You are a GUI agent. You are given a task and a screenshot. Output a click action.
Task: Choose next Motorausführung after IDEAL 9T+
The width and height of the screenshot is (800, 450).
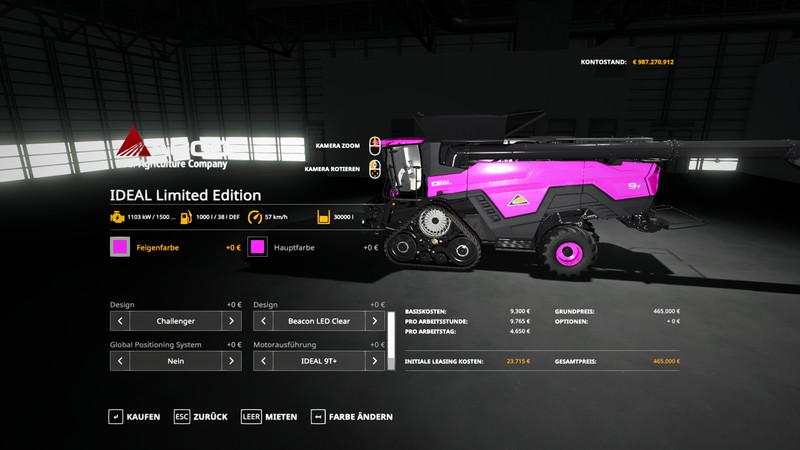click(x=375, y=362)
